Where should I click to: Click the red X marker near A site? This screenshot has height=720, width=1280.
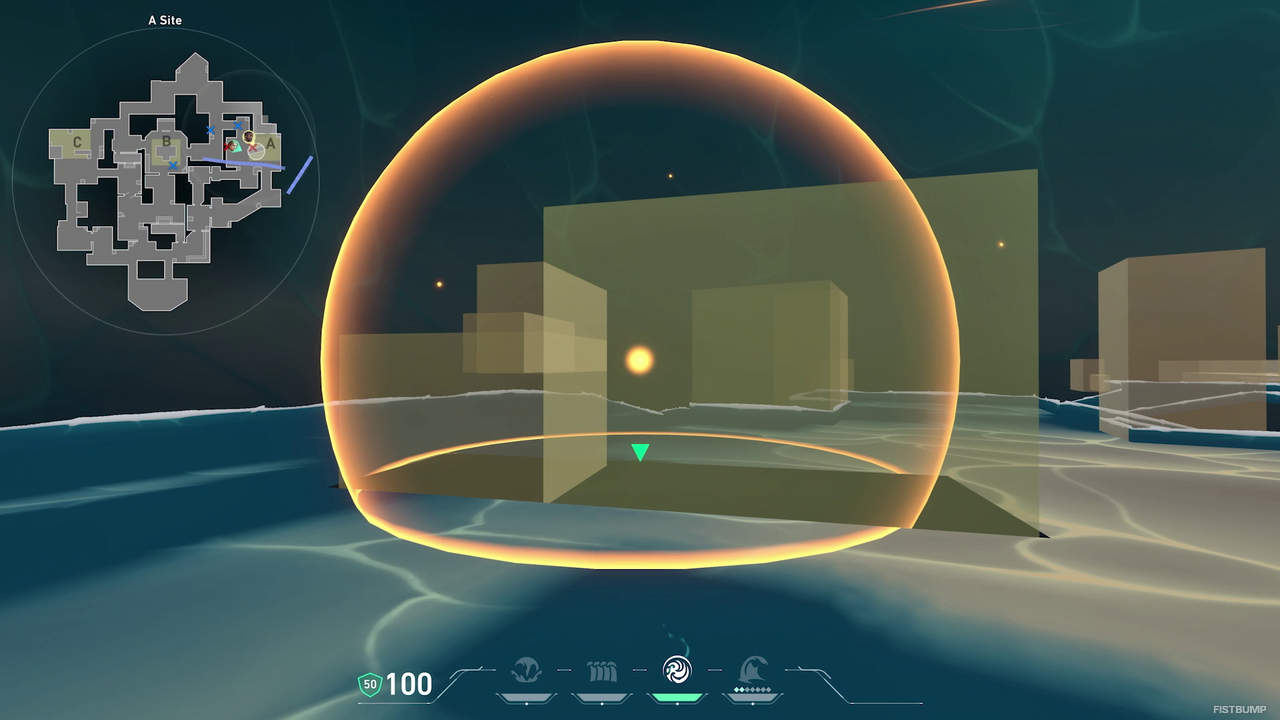coord(253,147)
